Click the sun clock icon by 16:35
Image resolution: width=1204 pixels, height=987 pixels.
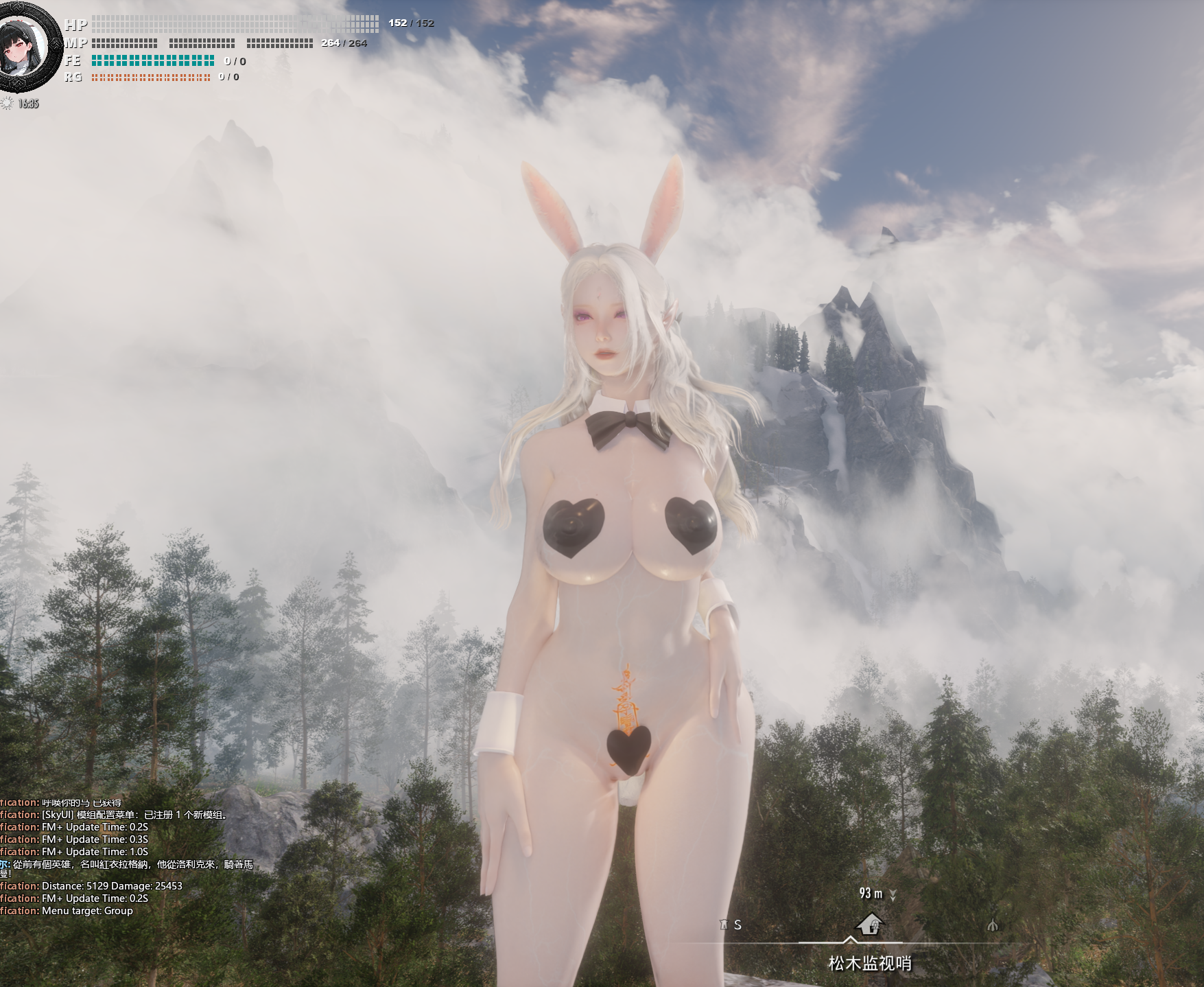point(8,104)
